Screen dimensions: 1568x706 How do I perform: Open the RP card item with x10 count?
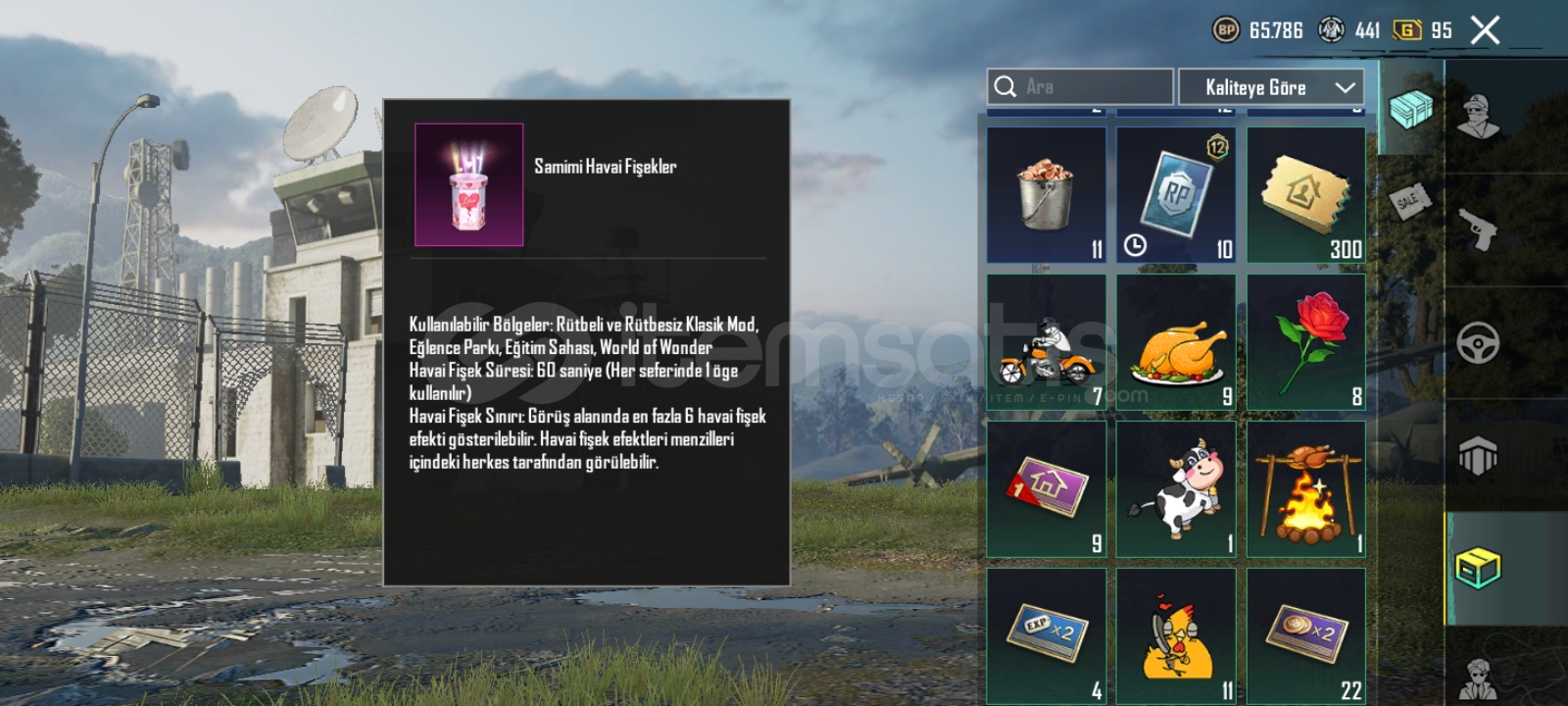(1176, 192)
